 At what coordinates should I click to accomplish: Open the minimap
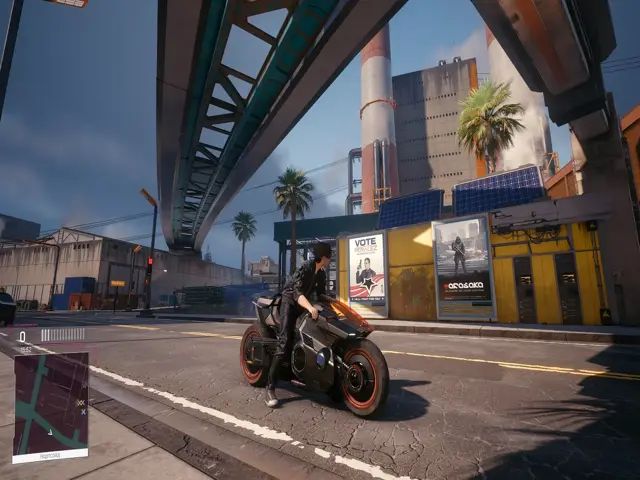coord(50,406)
